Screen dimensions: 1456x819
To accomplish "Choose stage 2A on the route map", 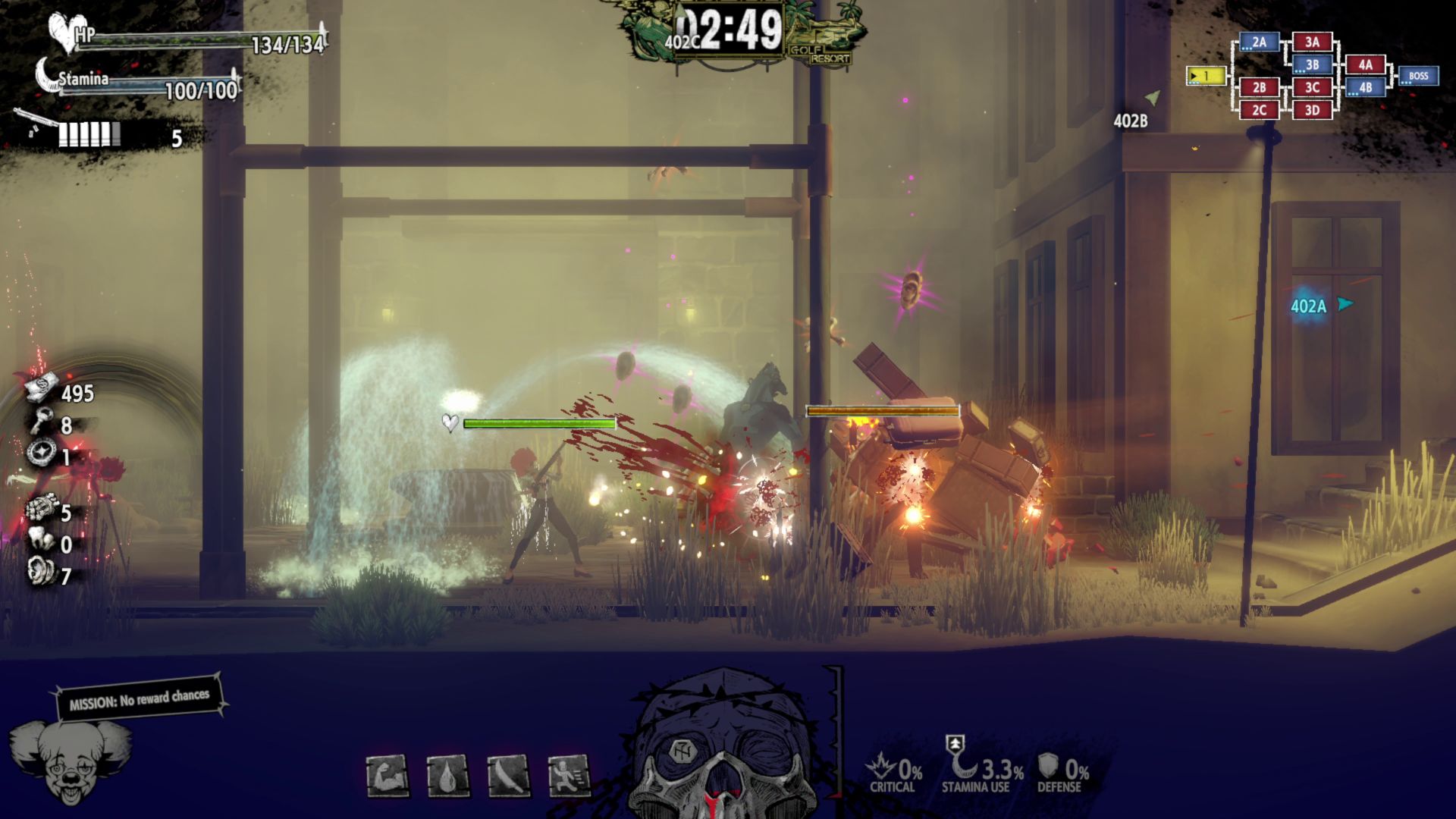I will tap(1259, 42).
